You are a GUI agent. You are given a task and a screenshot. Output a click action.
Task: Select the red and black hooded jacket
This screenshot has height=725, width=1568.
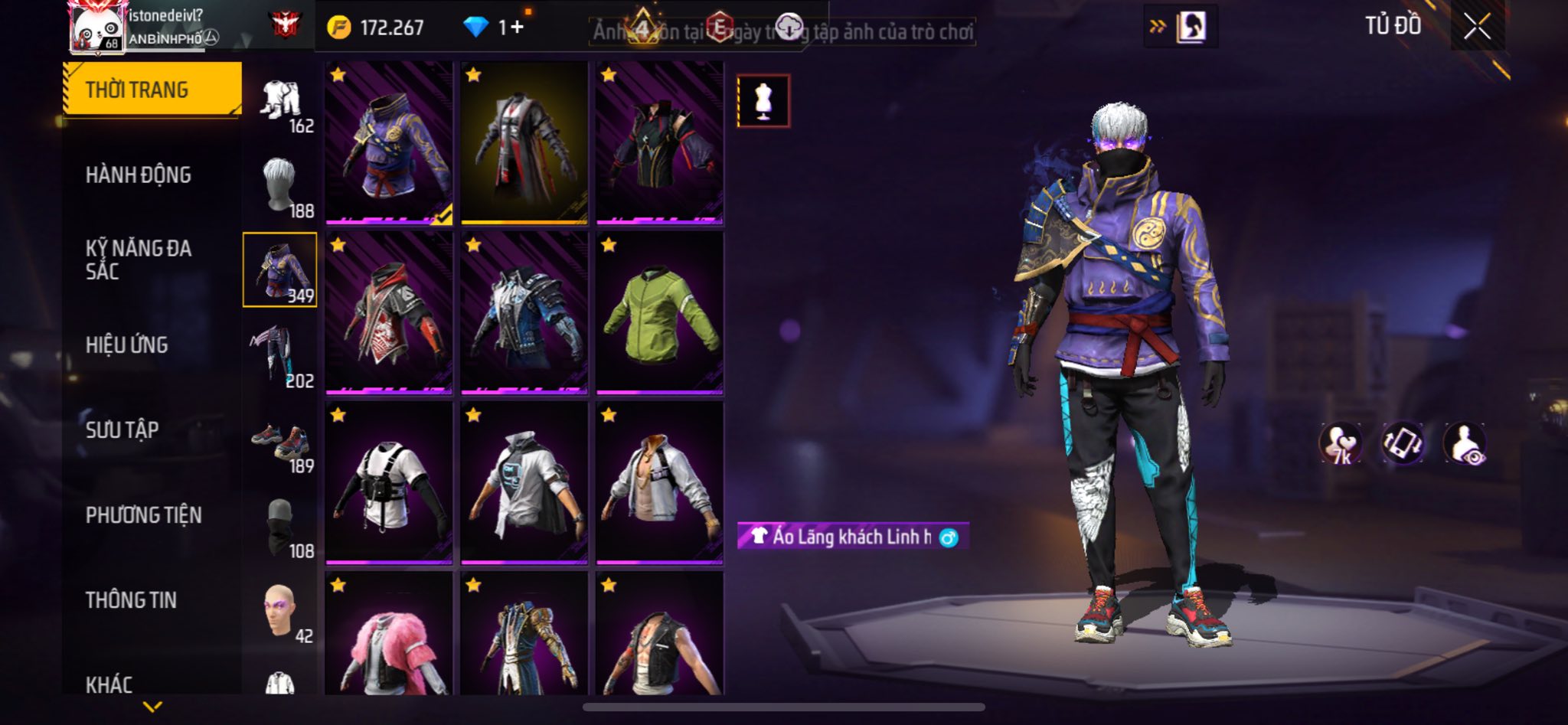point(389,314)
